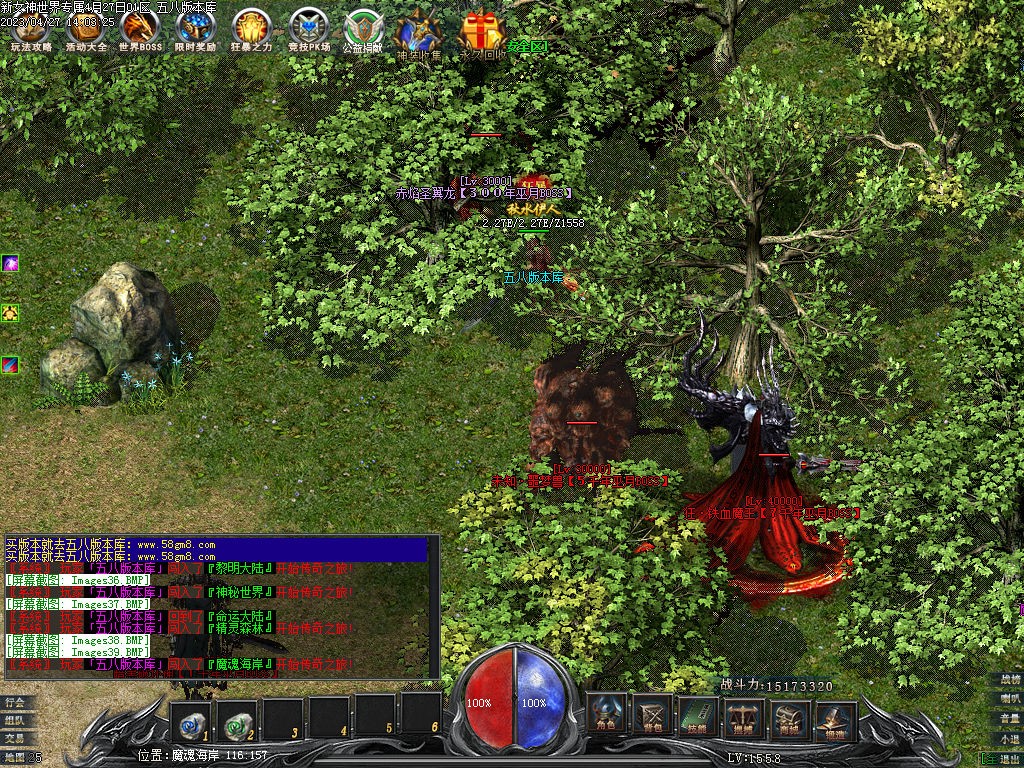Open the 公益捐献 donation icon
Image resolution: width=1024 pixels, height=768 pixels.
362,30
